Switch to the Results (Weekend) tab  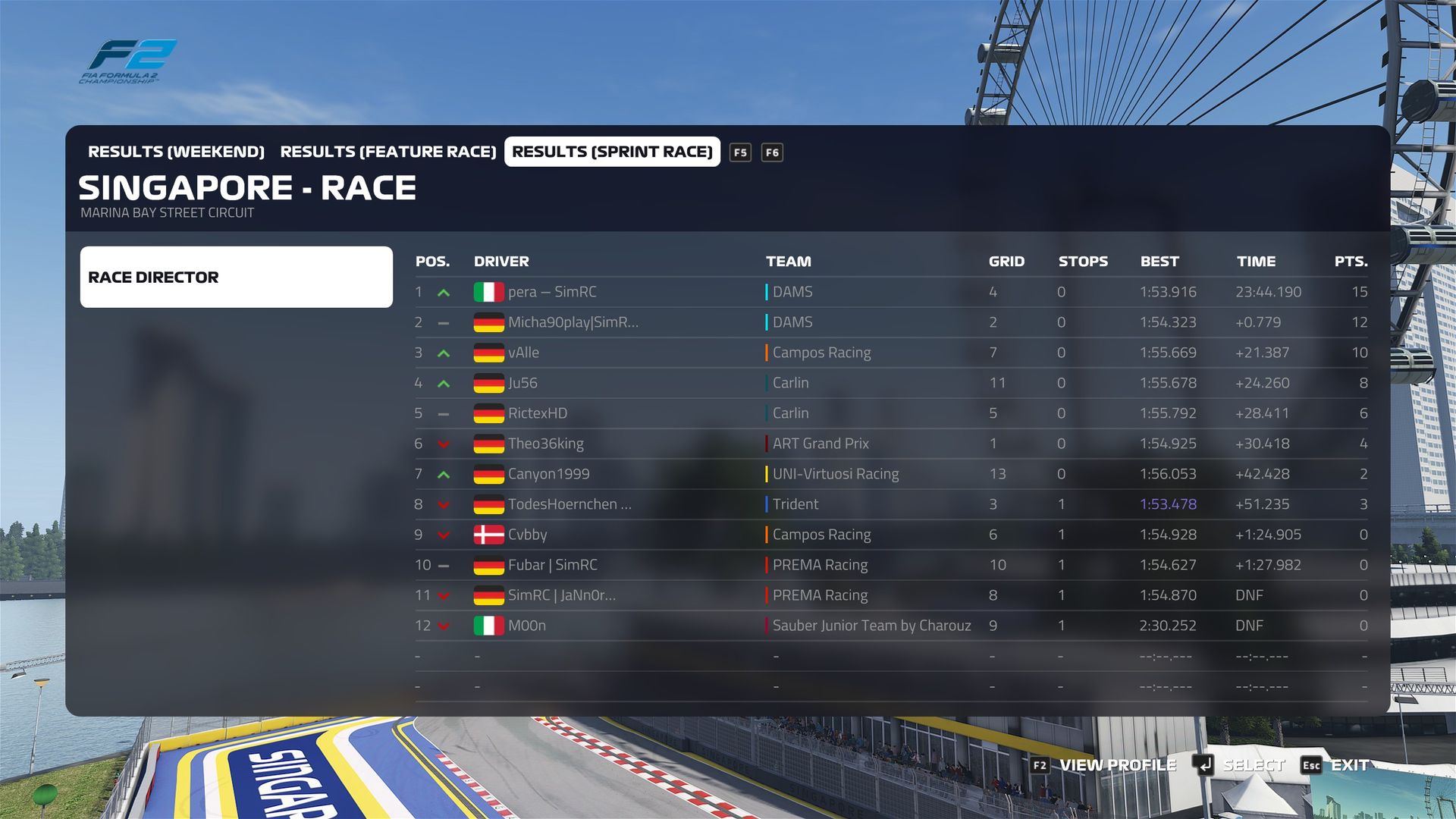tap(176, 152)
